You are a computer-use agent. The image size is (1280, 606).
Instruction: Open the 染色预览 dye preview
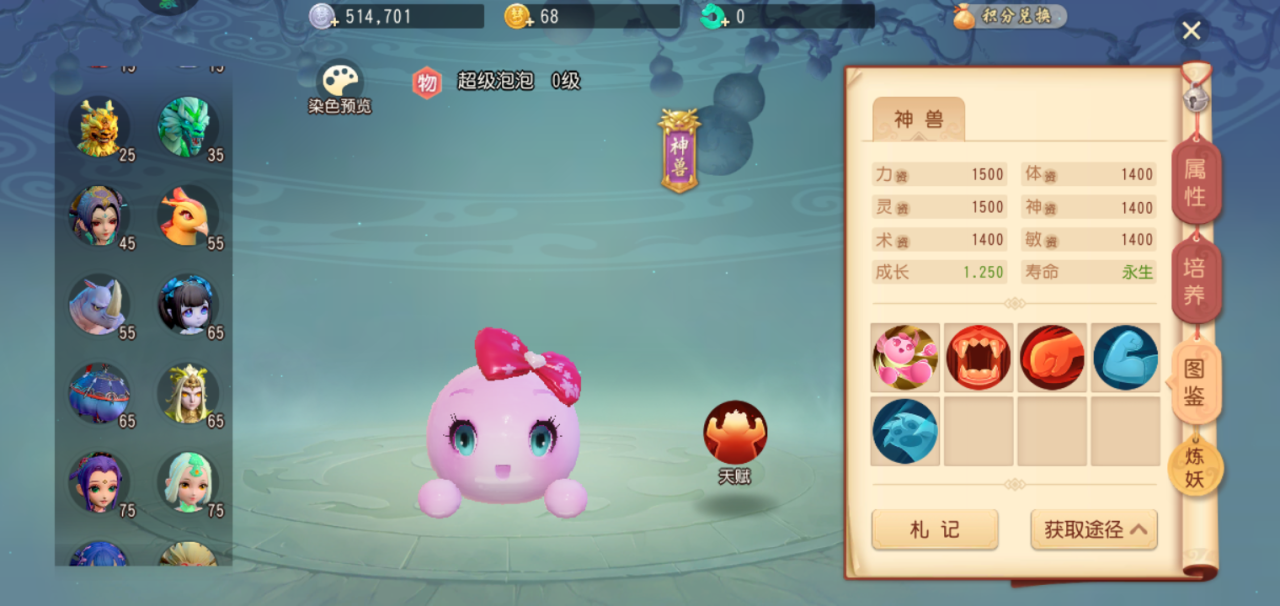coord(340,86)
